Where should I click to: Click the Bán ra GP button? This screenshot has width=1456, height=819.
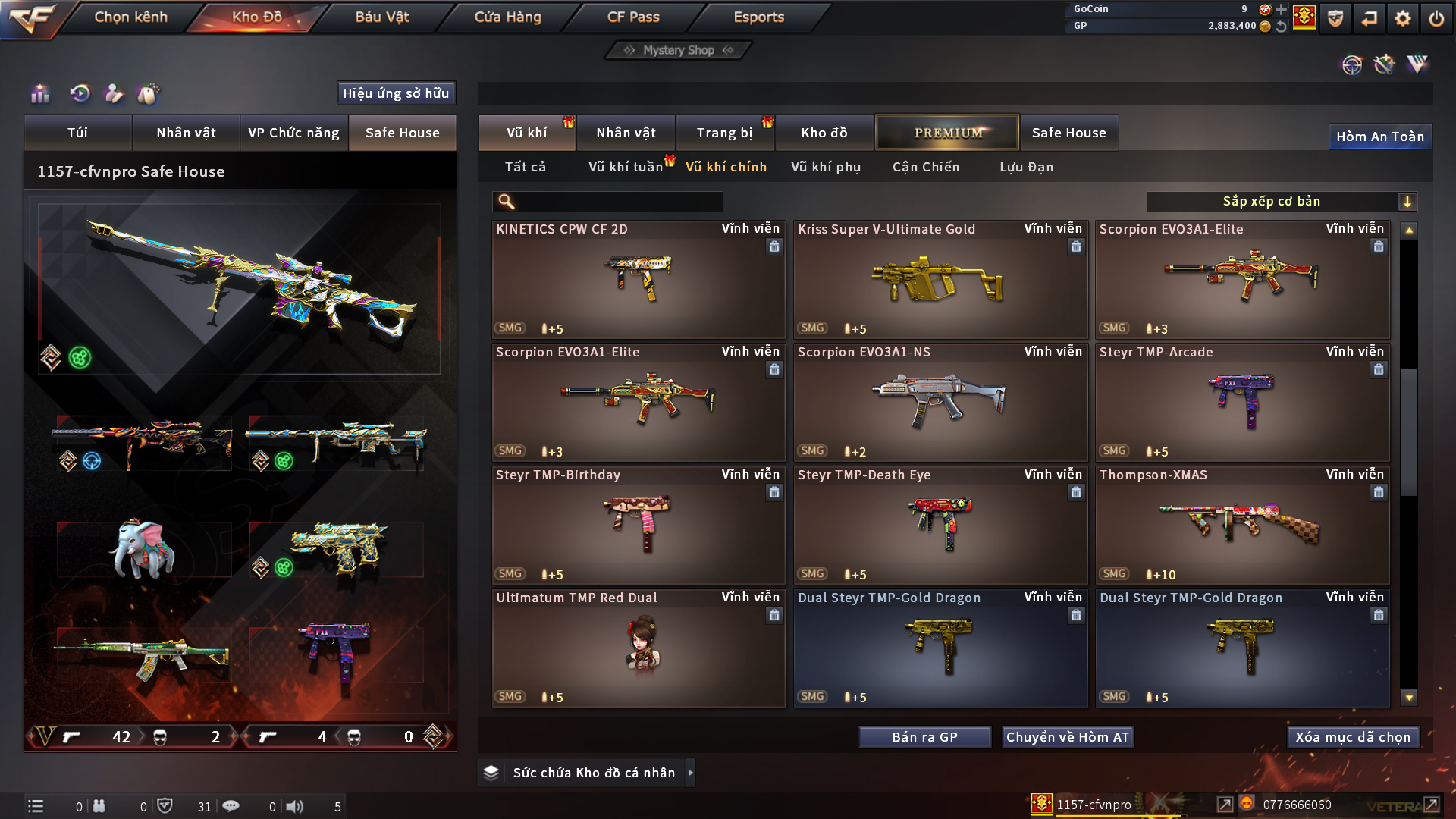[924, 737]
